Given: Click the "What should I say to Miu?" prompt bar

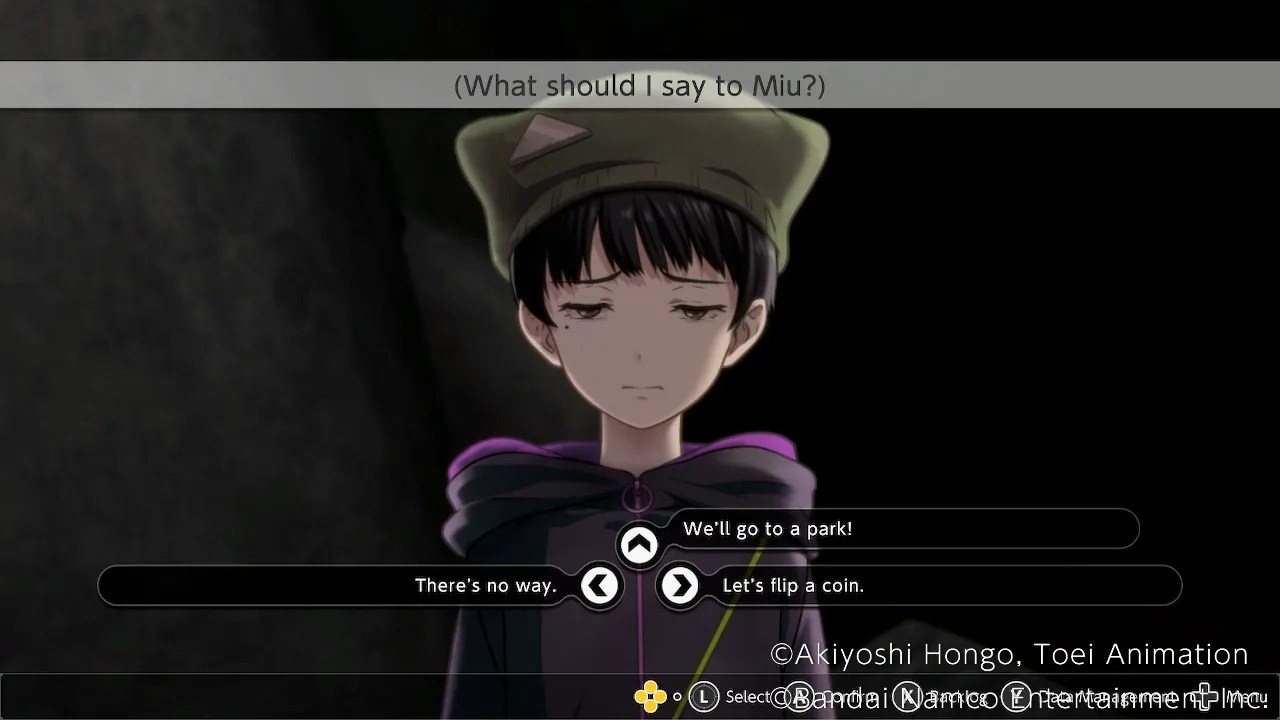Looking at the screenshot, I should pos(640,85).
